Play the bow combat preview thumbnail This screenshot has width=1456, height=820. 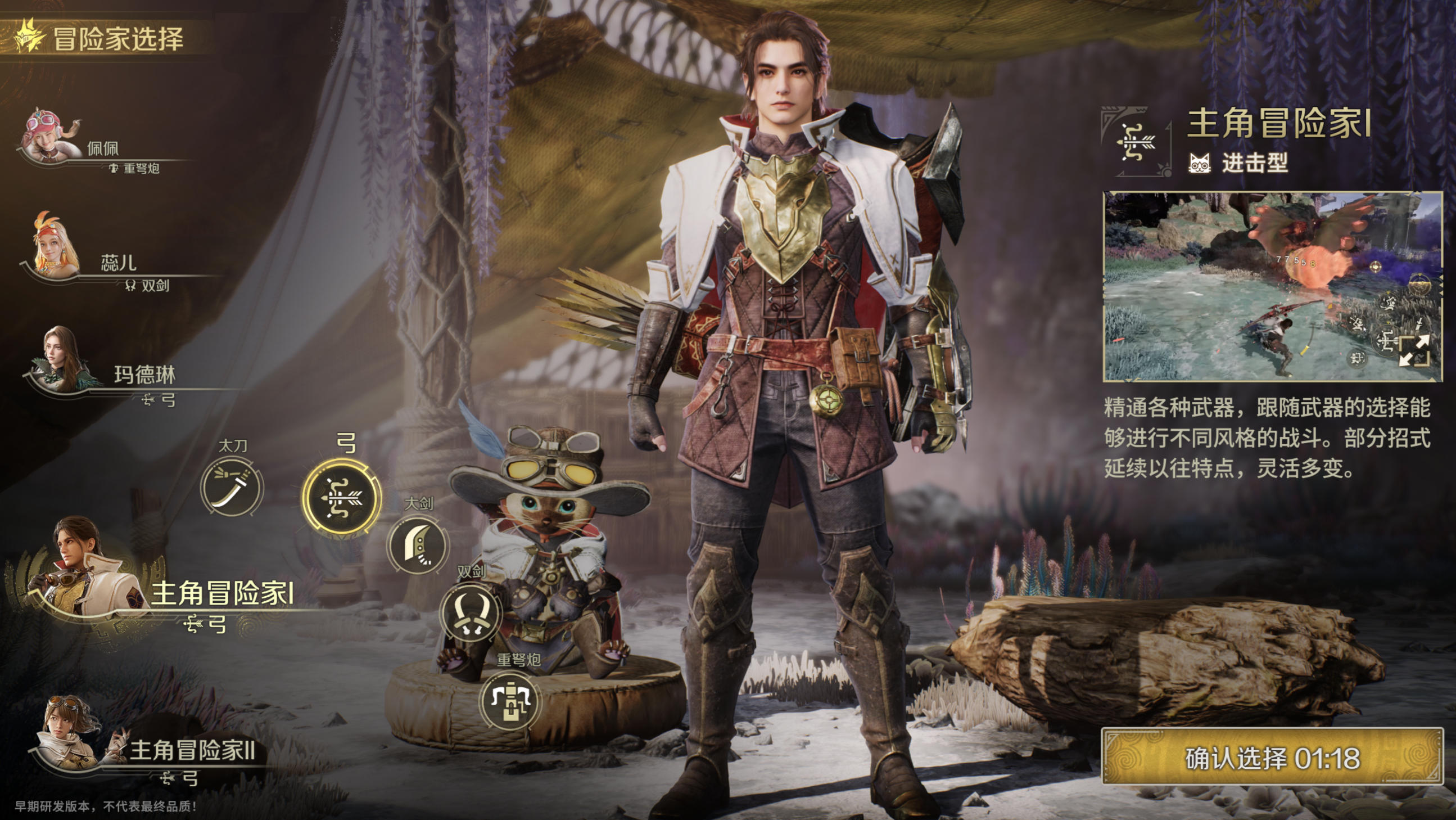(1244, 286)
